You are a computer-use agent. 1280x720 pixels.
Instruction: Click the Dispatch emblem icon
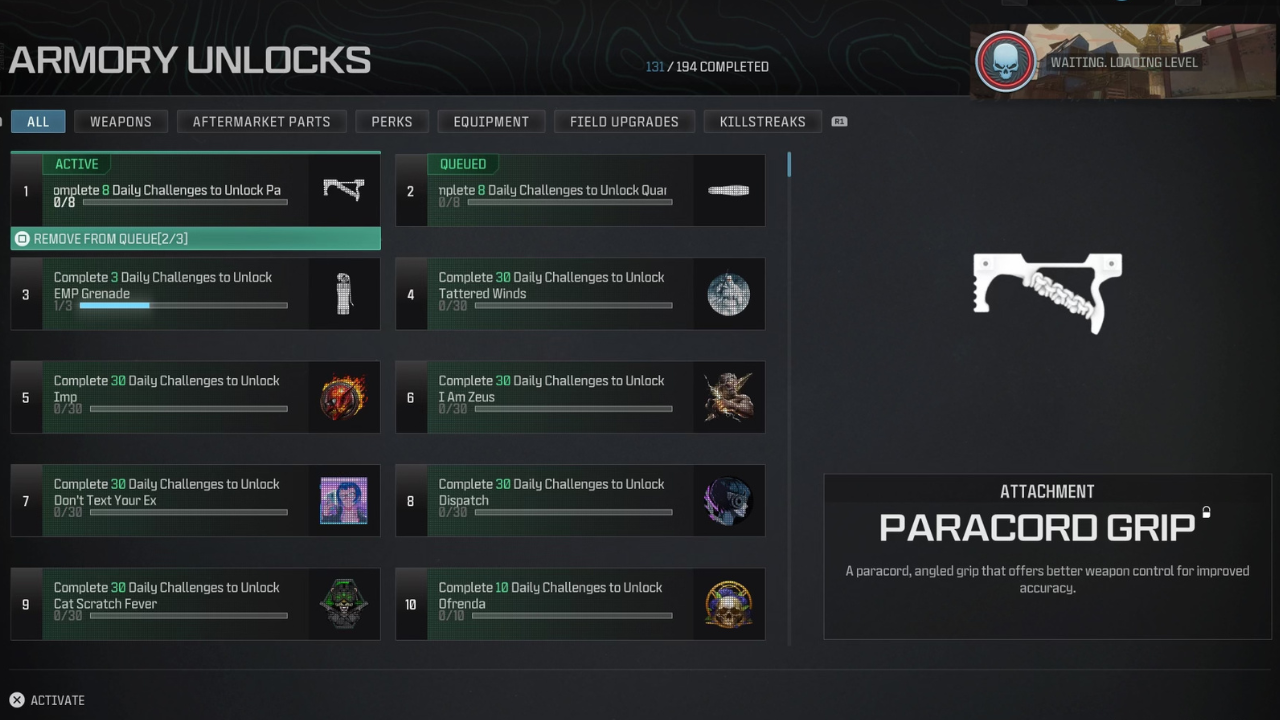[x=728, y=500]
